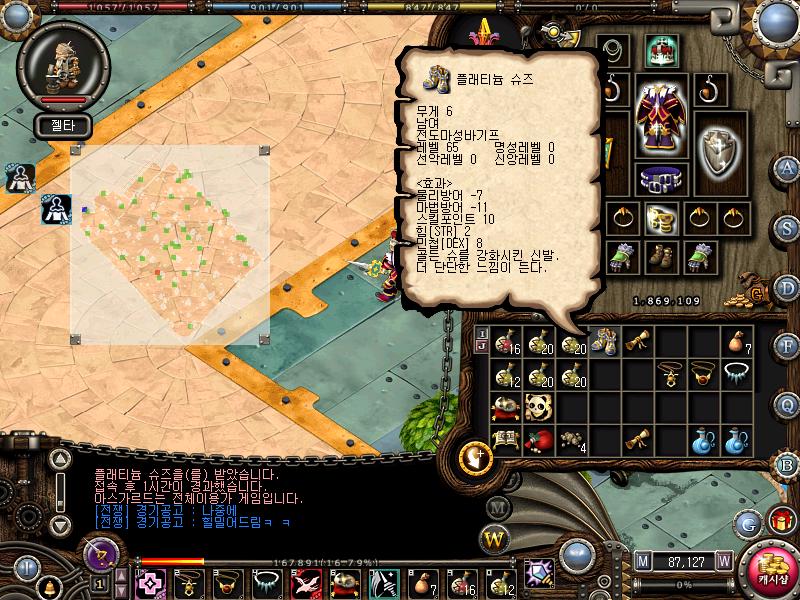The height and width of the screenshot is (600, 800).
Task: Click the round Q button
Action: (789, 404)
